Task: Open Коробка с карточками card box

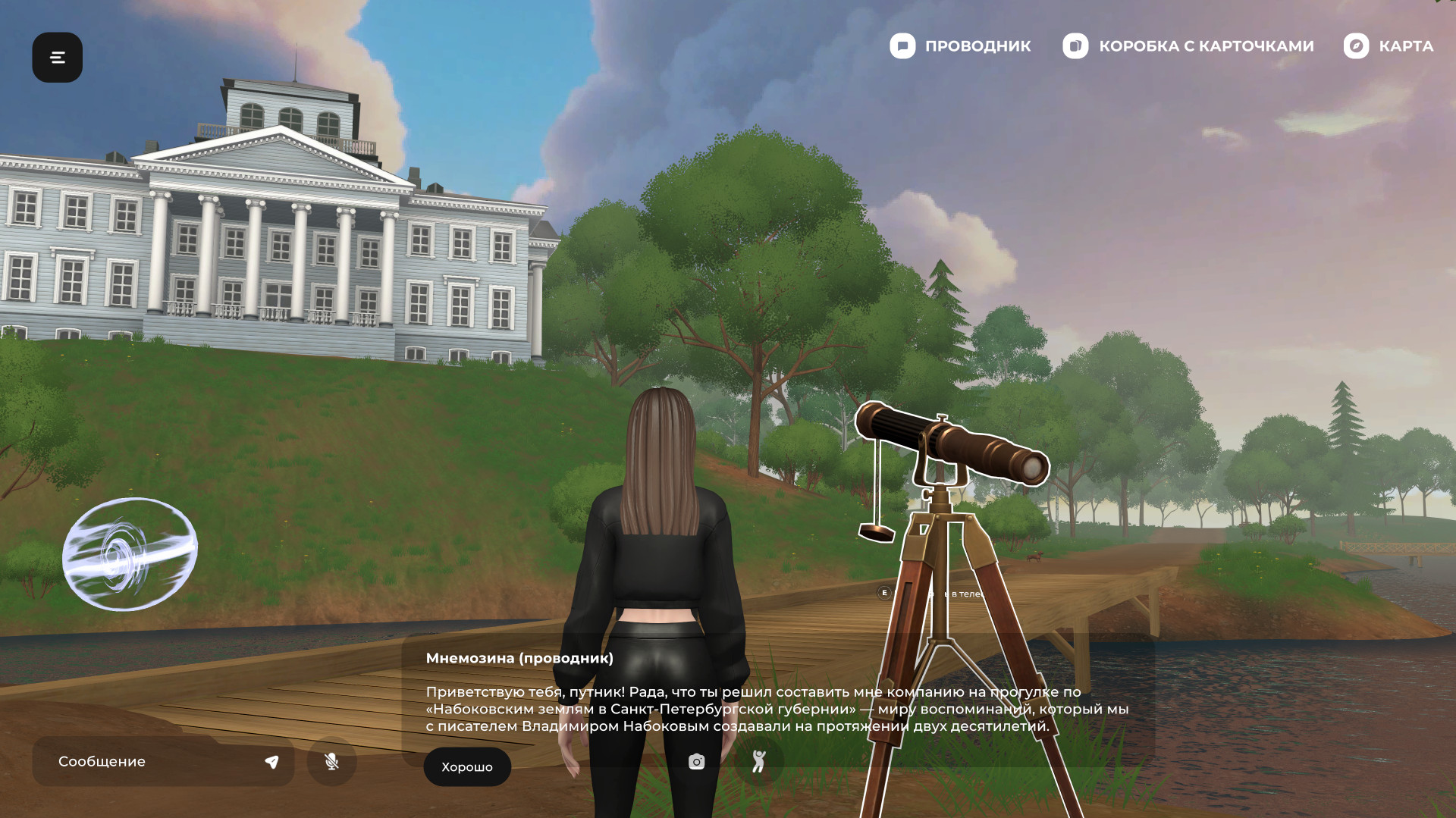Action: tap(1188, 46)
